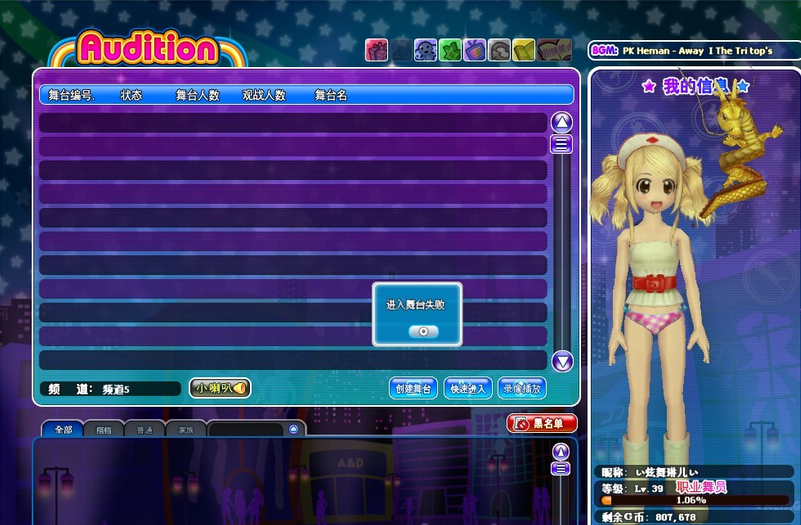Switch to the 普通 chat tab
801x525 pixels.
coord(145,430)
